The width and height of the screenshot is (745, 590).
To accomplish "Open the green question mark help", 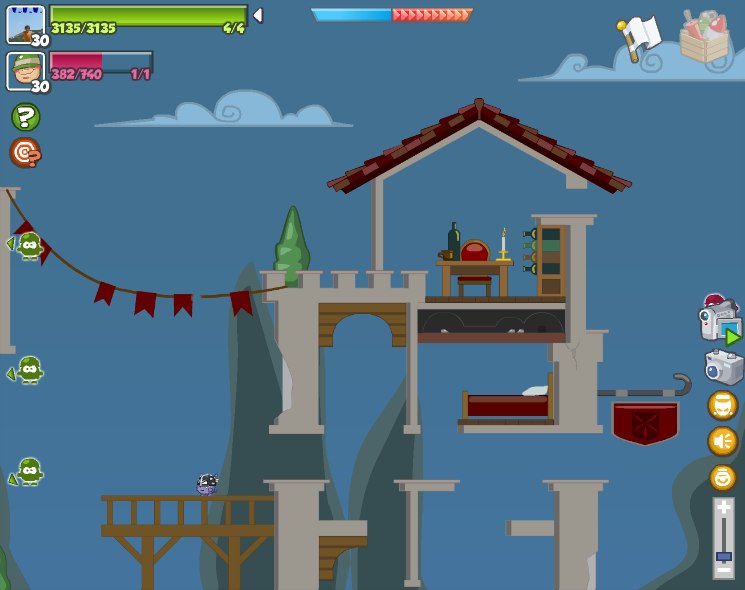I will 25,117.
